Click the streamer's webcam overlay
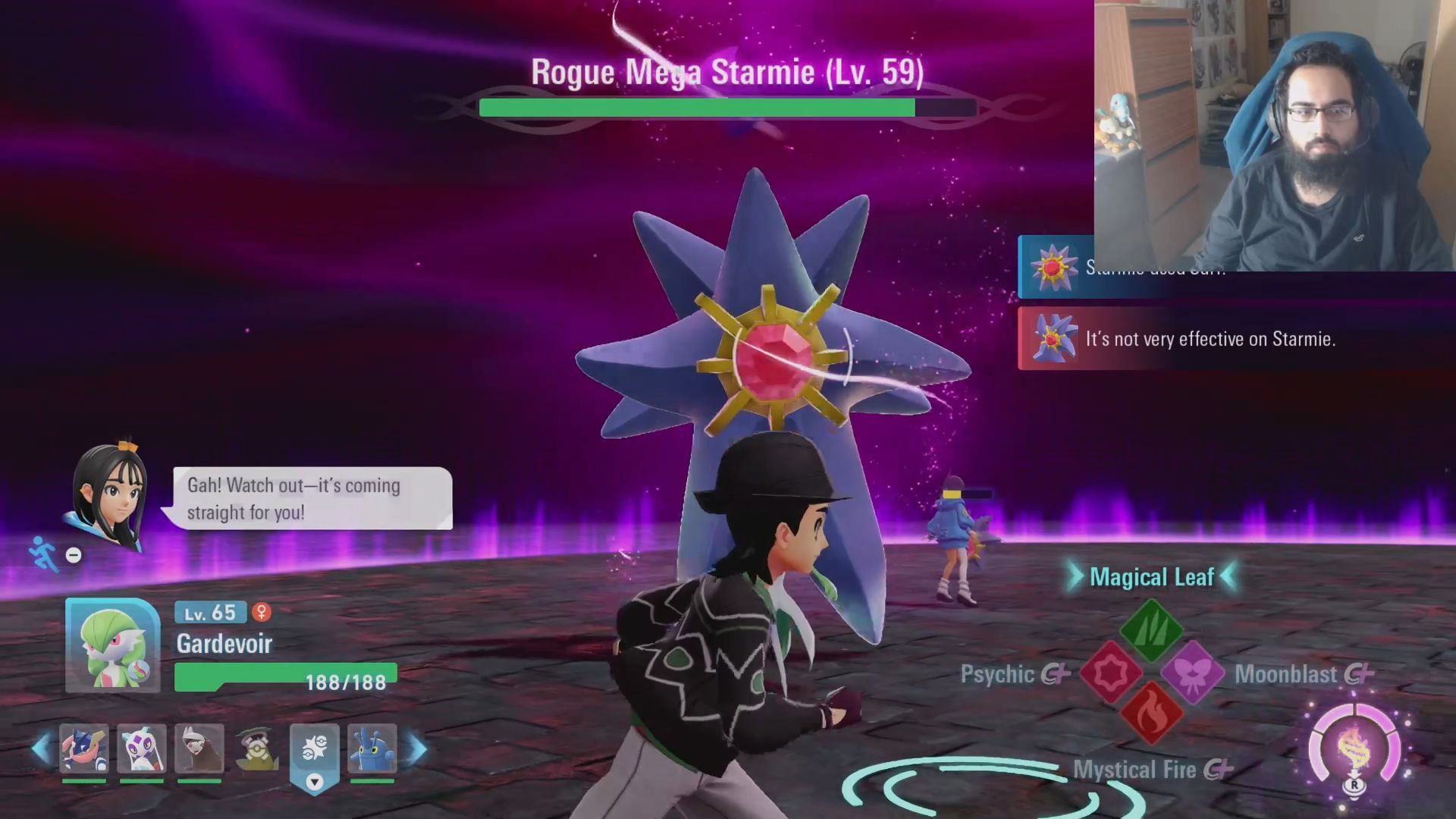 (x=1274, y=135)
